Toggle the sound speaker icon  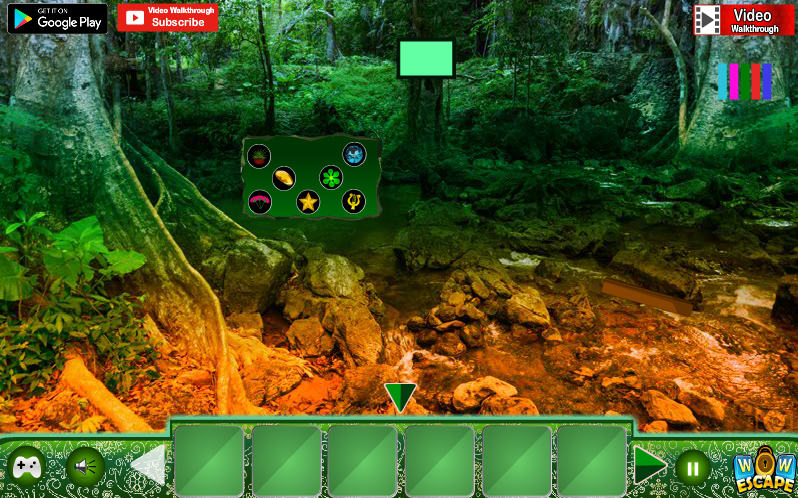[85, 466]
